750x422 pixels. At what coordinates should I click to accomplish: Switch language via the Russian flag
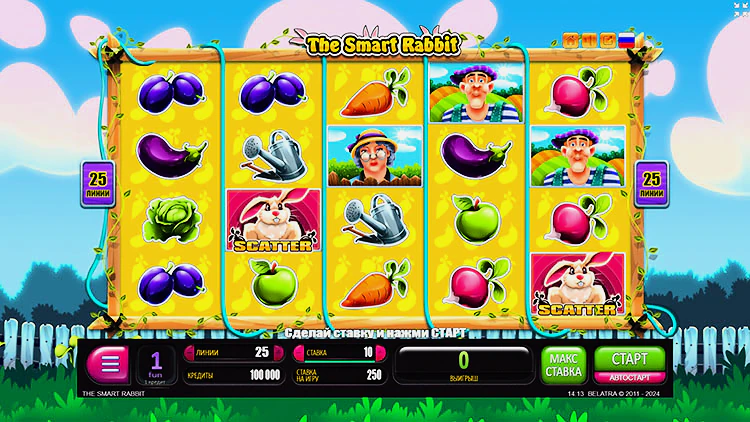coord(627,41)
